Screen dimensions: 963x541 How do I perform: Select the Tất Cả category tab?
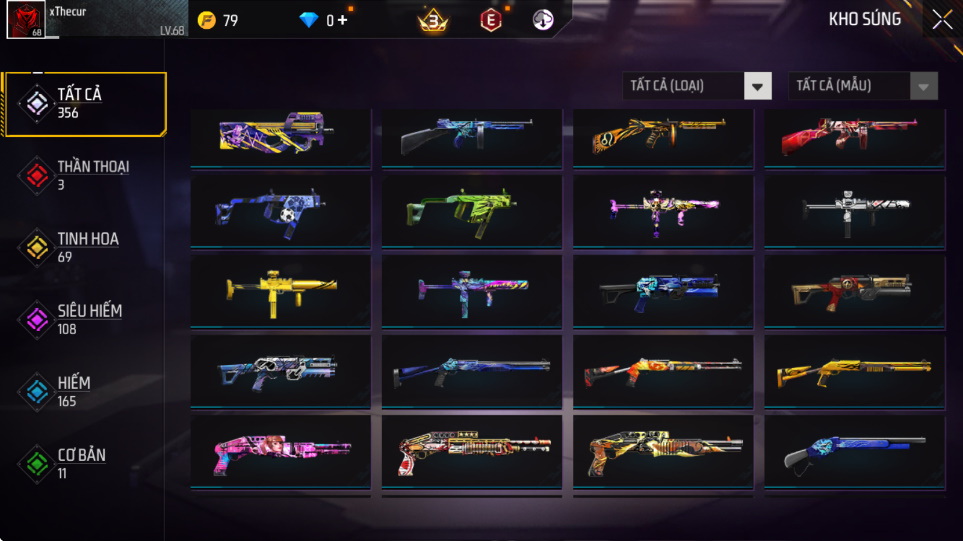click(84, 103)
